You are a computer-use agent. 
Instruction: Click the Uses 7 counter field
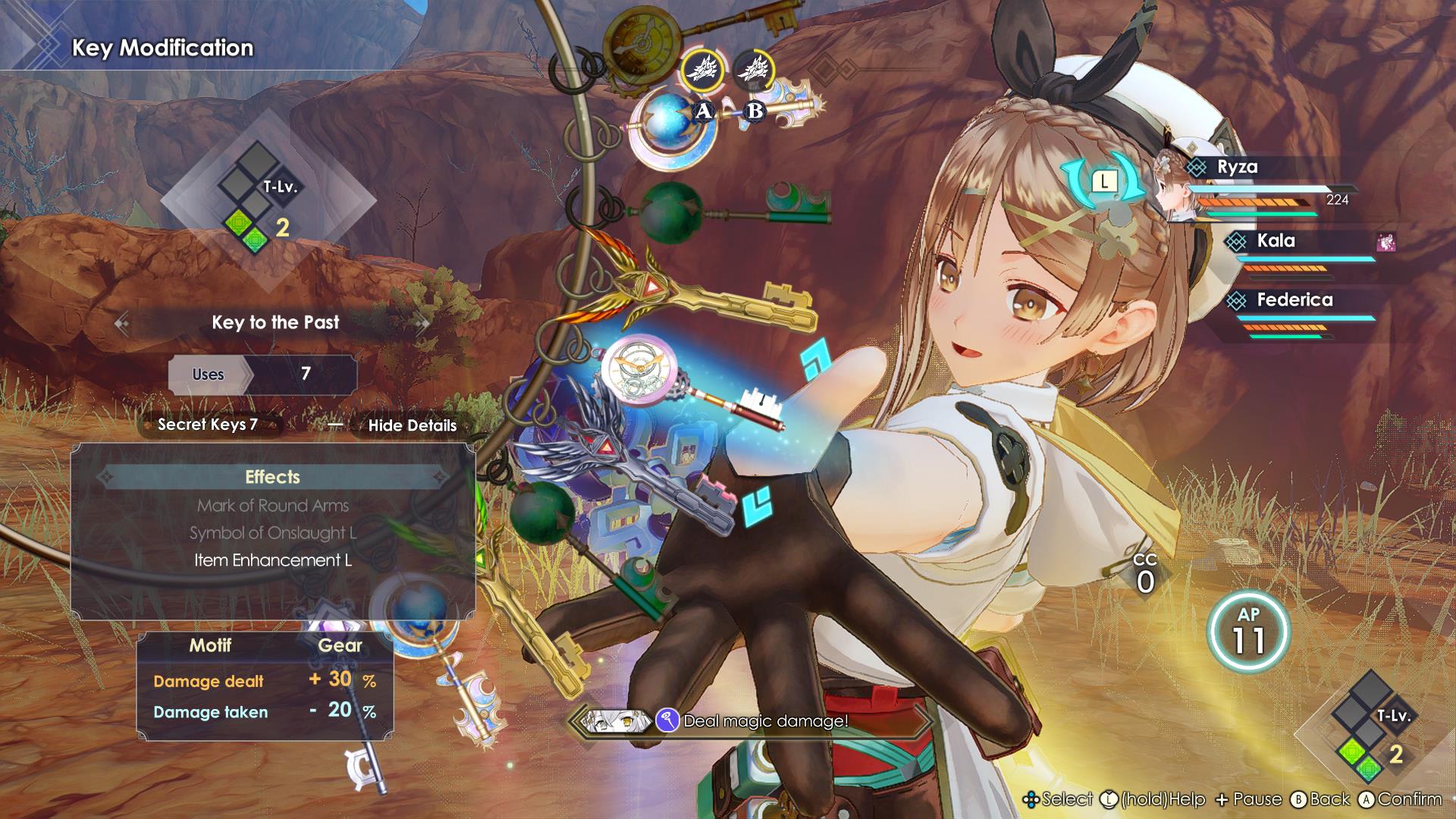pyautogui.click(x=264, y=375)
